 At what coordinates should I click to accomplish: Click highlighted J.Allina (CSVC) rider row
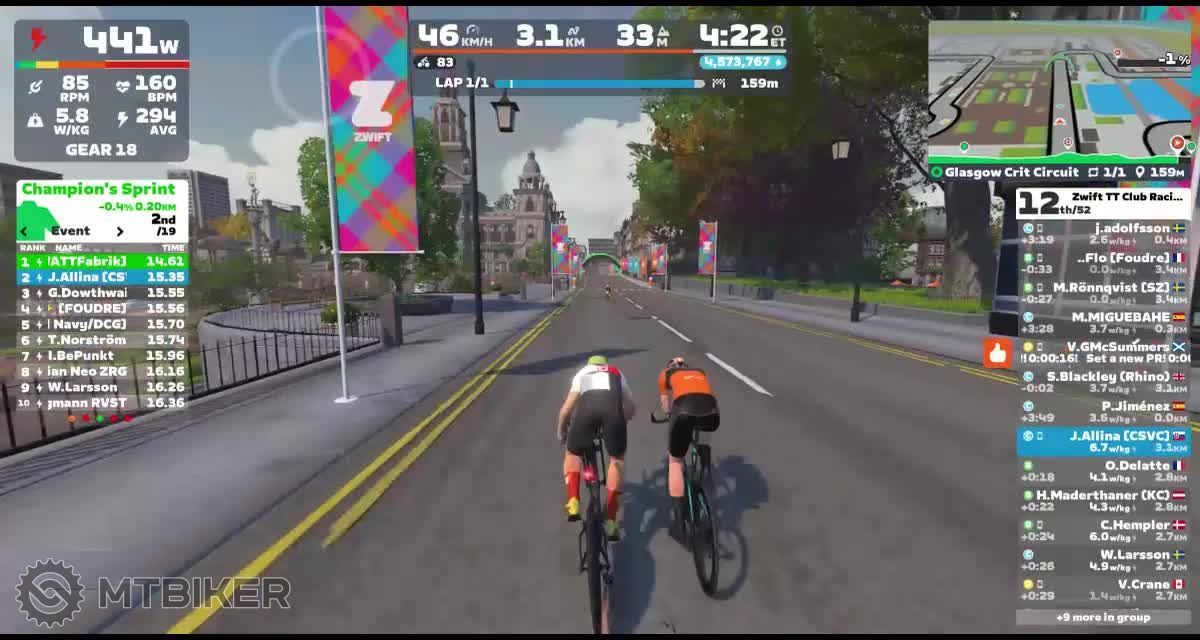click(1103, 441)
